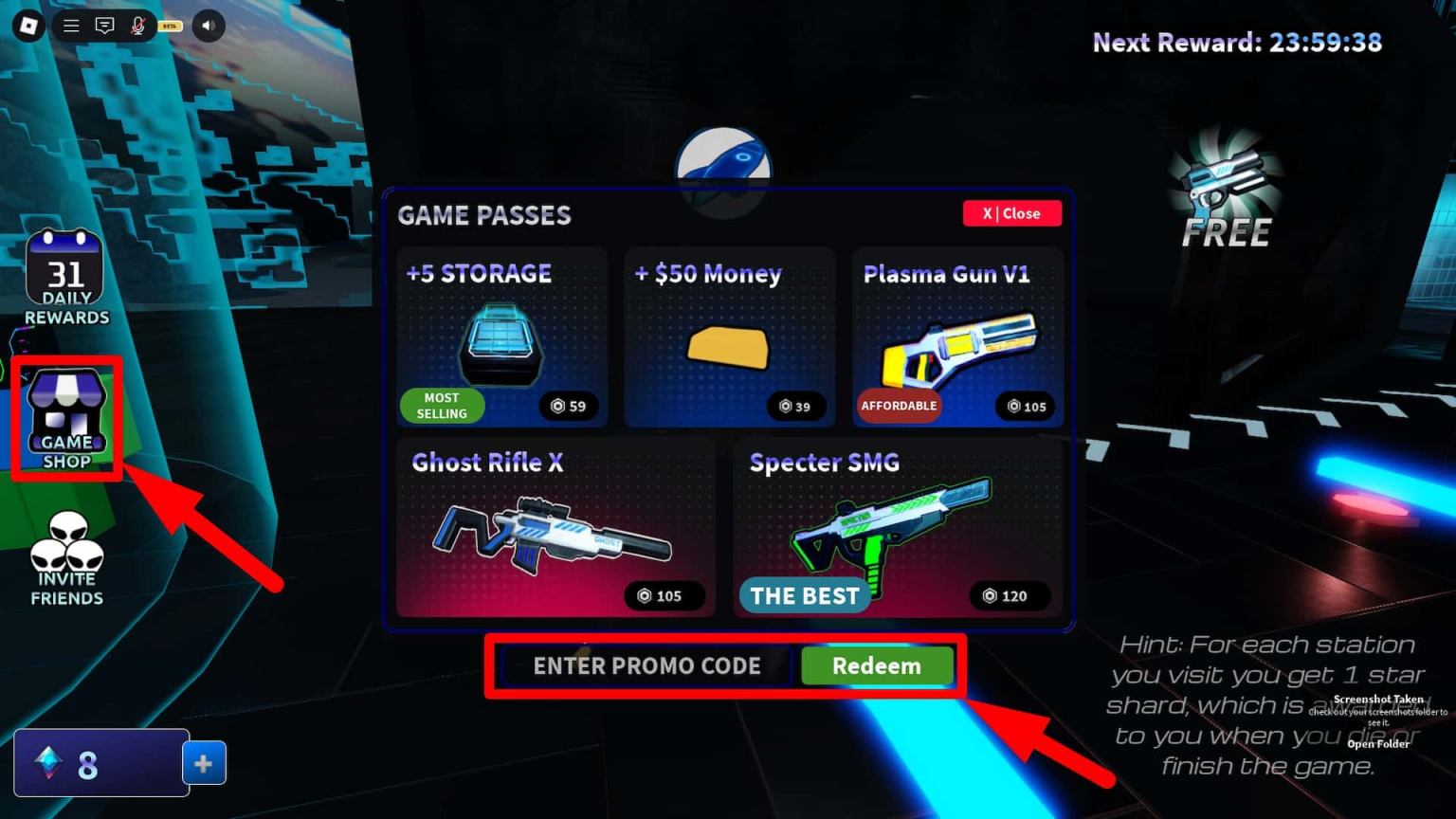Click the plus button to buy gems
The width and height of the screenshot is (1456, 819).
(x=204, y=762)
